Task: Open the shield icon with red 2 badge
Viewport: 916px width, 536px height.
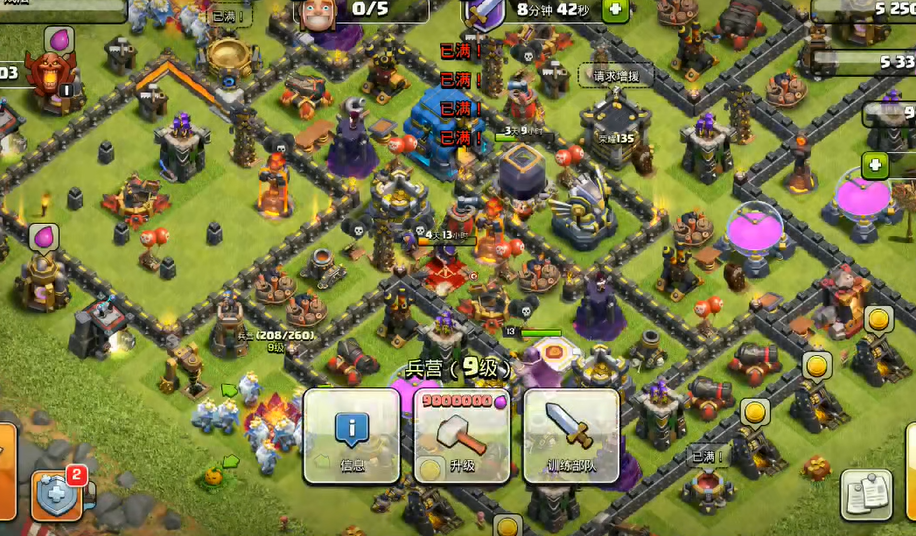Action: pyautogui.click(x=56, y=495)
